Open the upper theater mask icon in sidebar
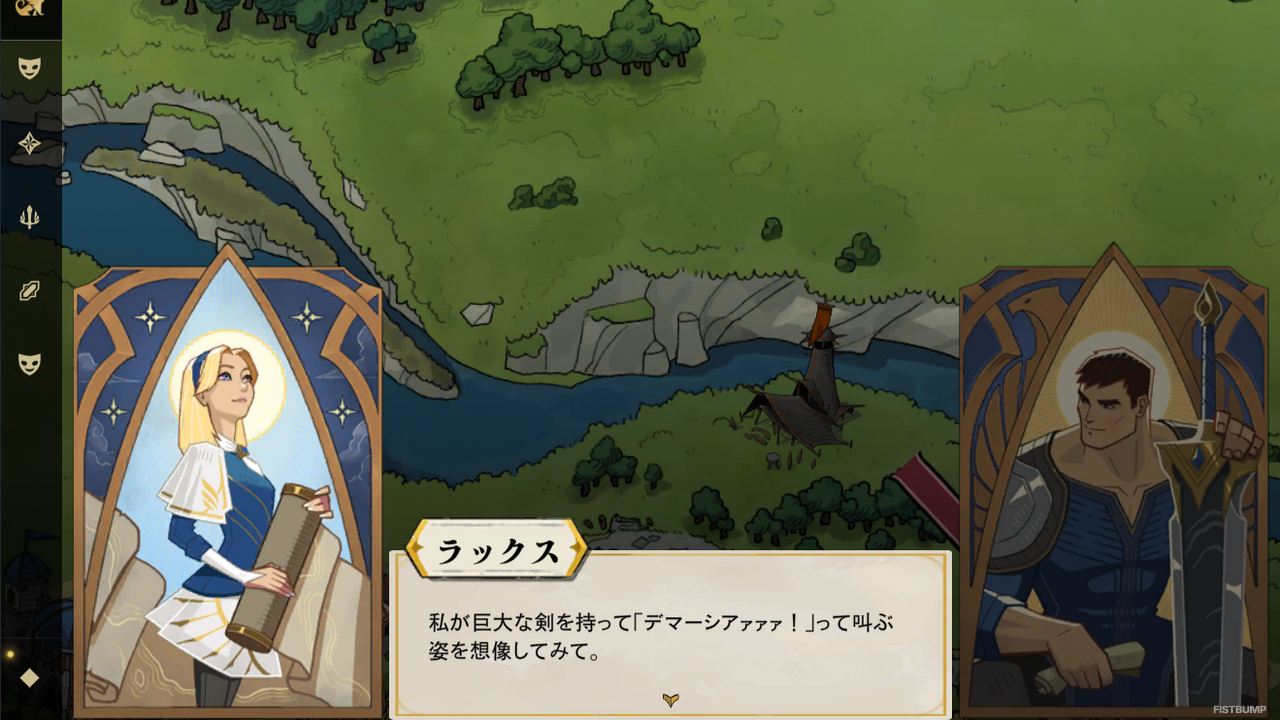The image size is (1280, 720). [30, 68]
